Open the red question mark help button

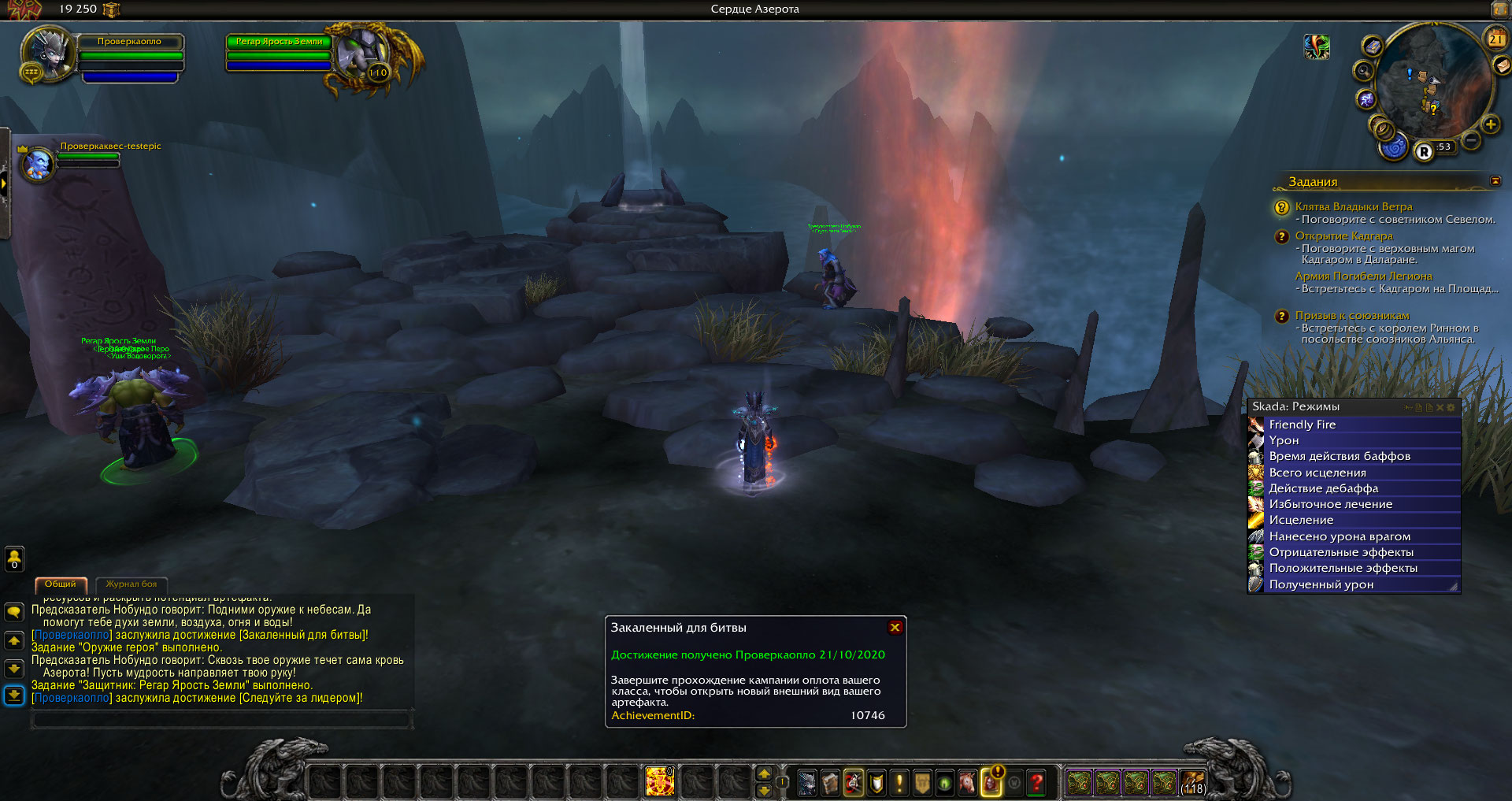(1037, 782)
